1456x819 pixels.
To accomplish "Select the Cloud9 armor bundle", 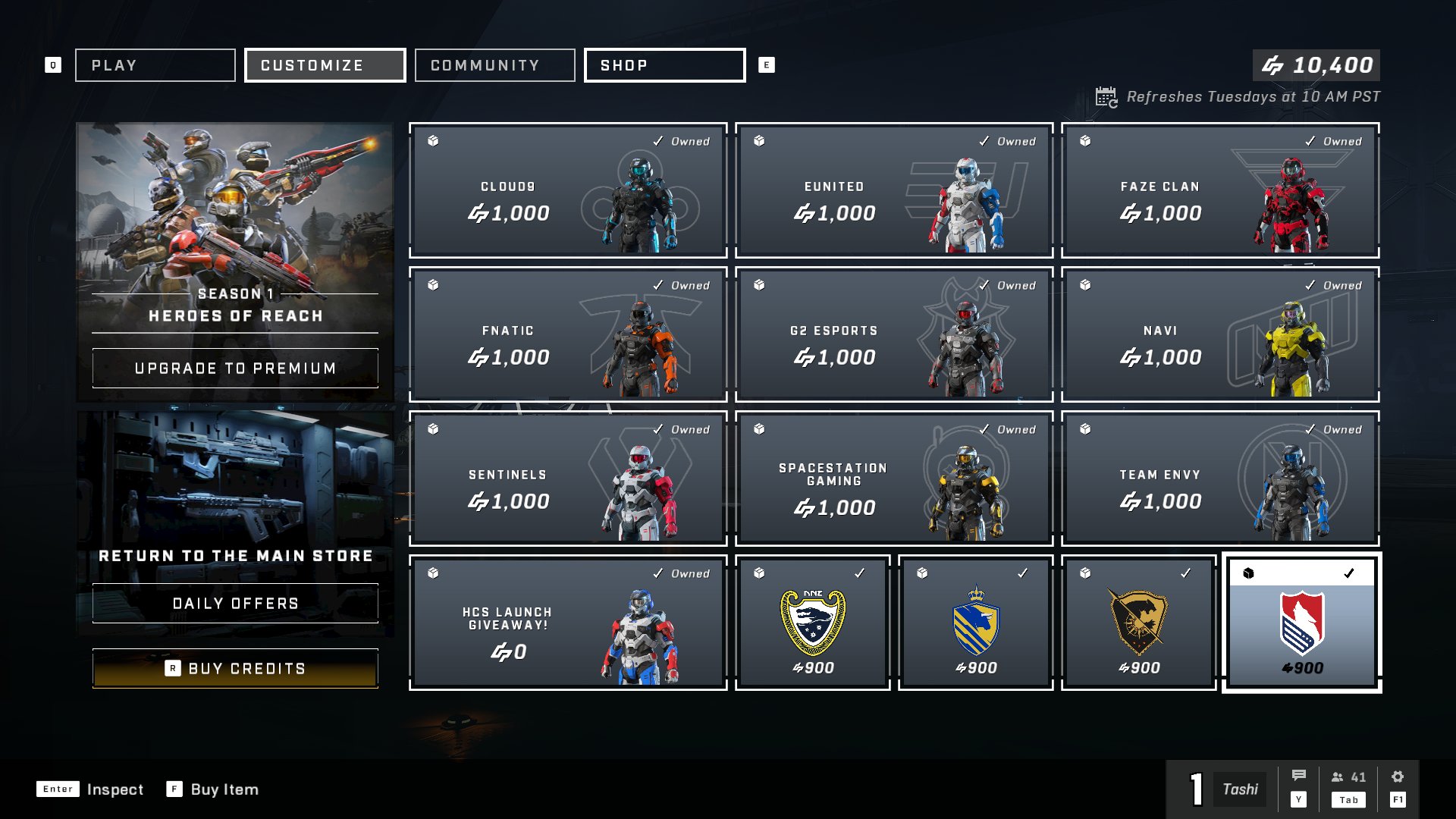I will coord(568,190).
